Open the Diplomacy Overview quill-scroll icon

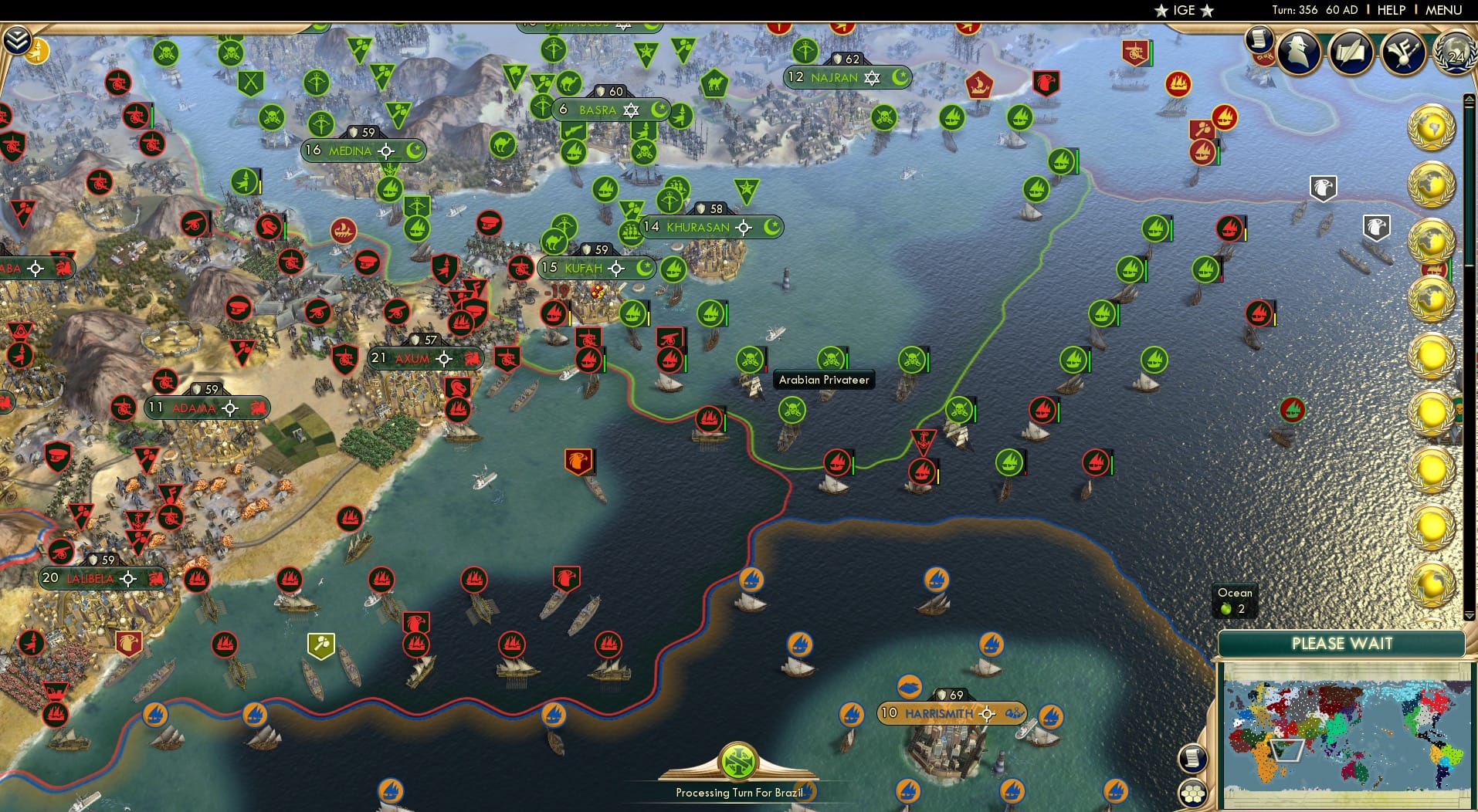coord(1351,53)
